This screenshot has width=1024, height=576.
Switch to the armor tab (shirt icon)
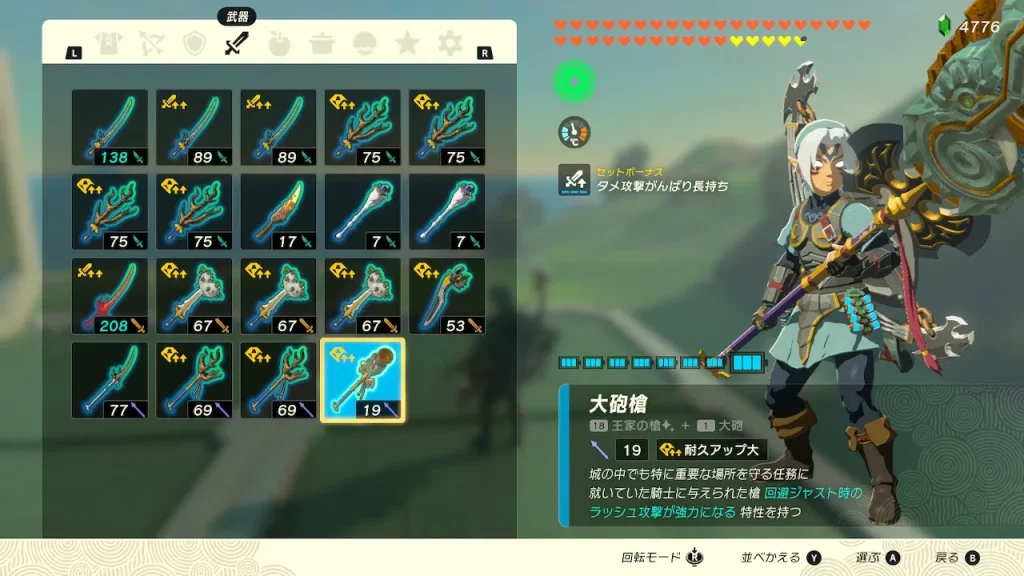pyautogui.click(x=108, y=44)
